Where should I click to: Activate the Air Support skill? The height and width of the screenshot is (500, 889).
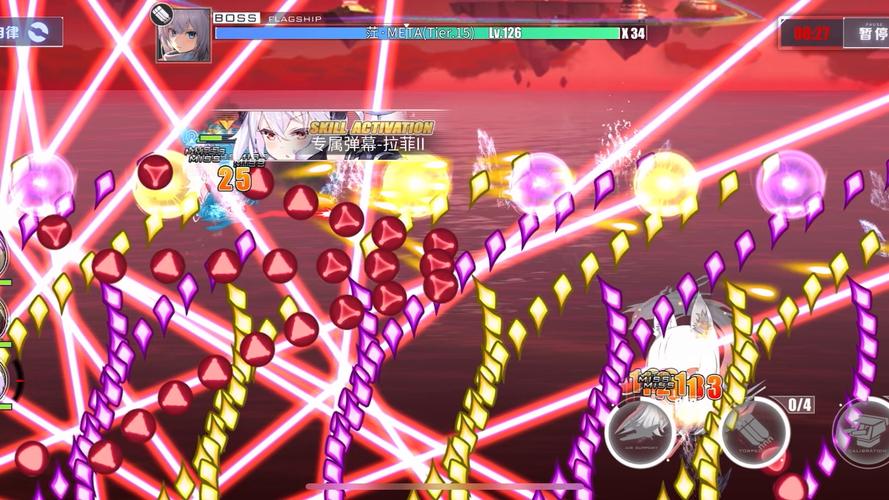point(640,432)
